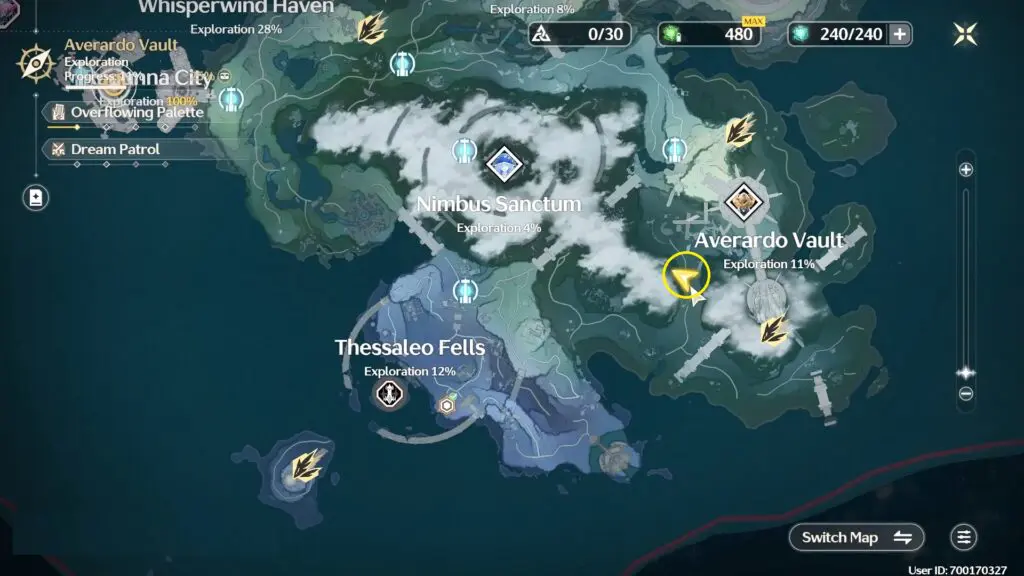Open the custom marker icon below Dream Patrol
This screenshot has height=576, width=1024.
(36, 197)
